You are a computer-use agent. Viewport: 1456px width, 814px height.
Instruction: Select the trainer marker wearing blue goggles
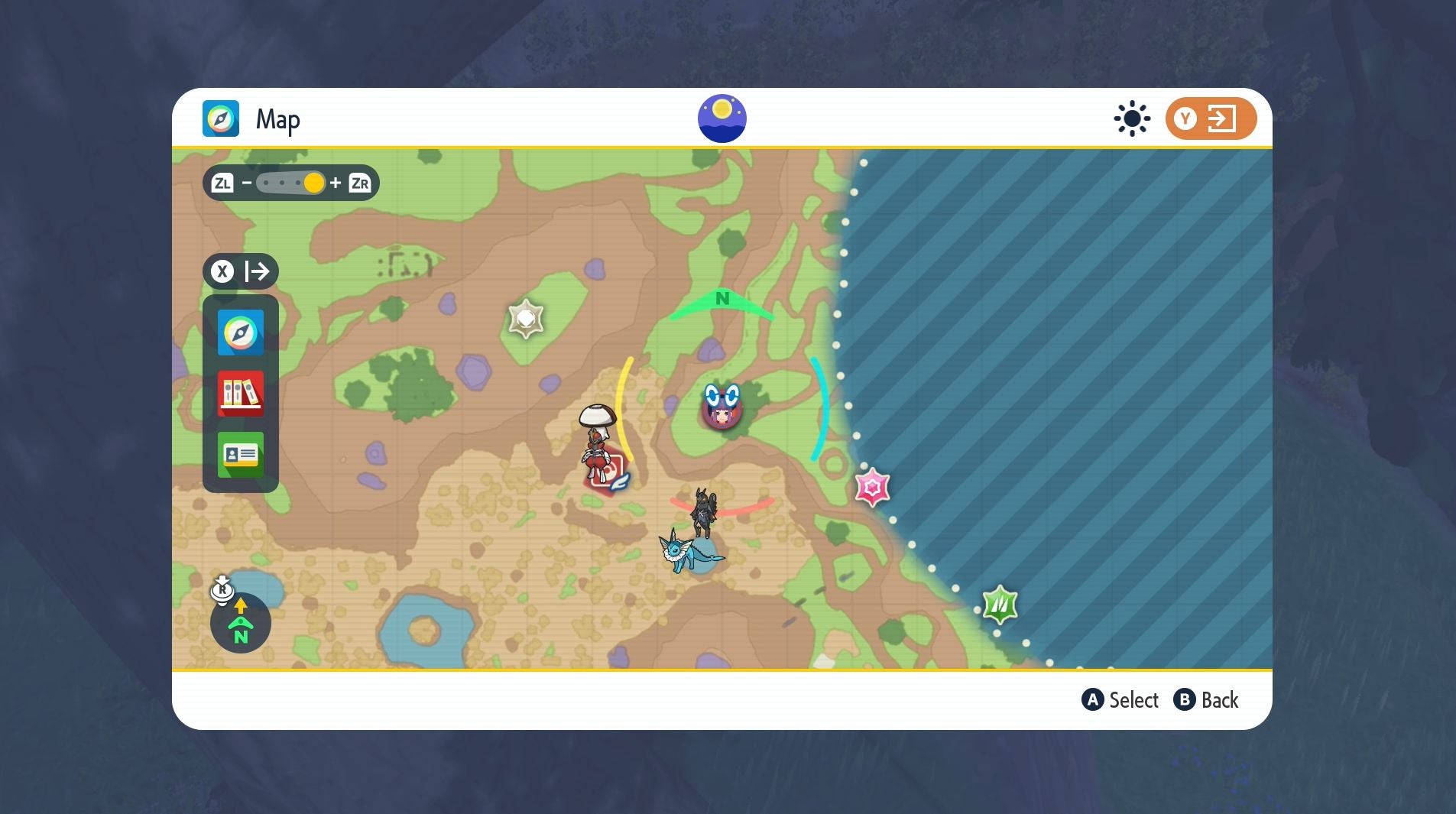click(x=722, y=407)
